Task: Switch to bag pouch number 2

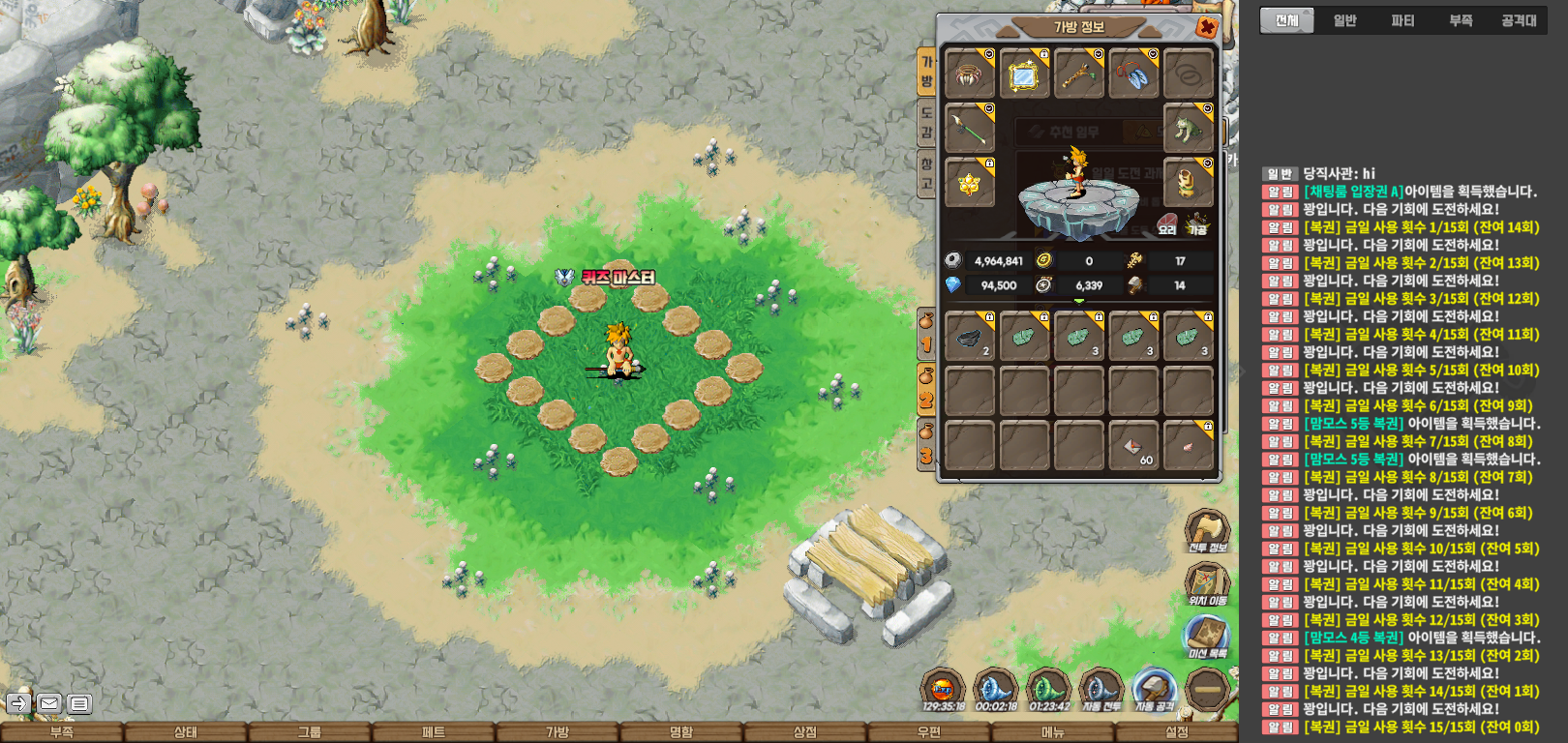Action: [926, 390]
